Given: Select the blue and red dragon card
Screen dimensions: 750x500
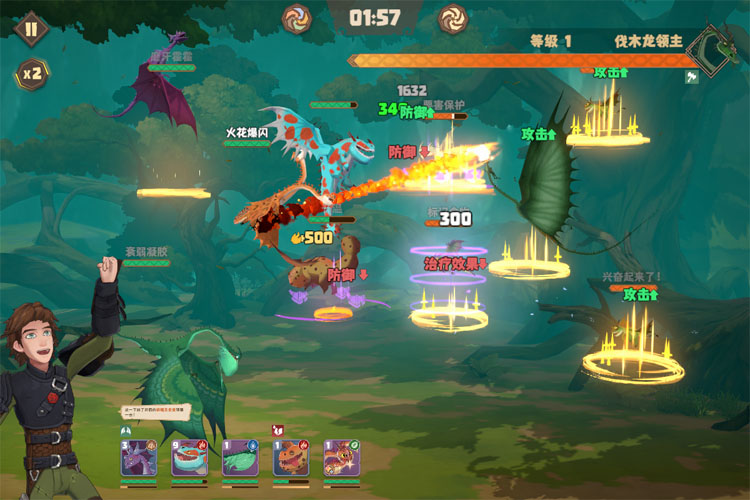Looking at the screenshot, I should coord(189,459).
